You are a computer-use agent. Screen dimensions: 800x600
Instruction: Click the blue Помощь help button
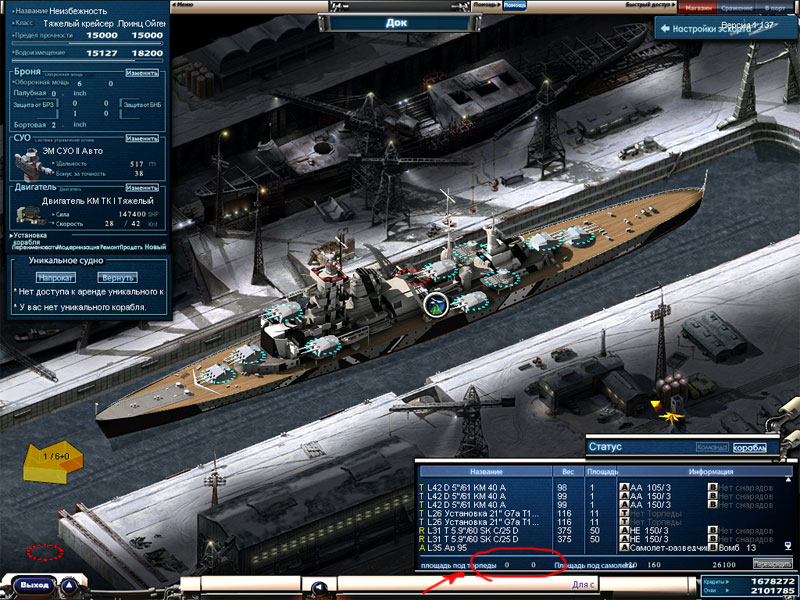(514, 6)
